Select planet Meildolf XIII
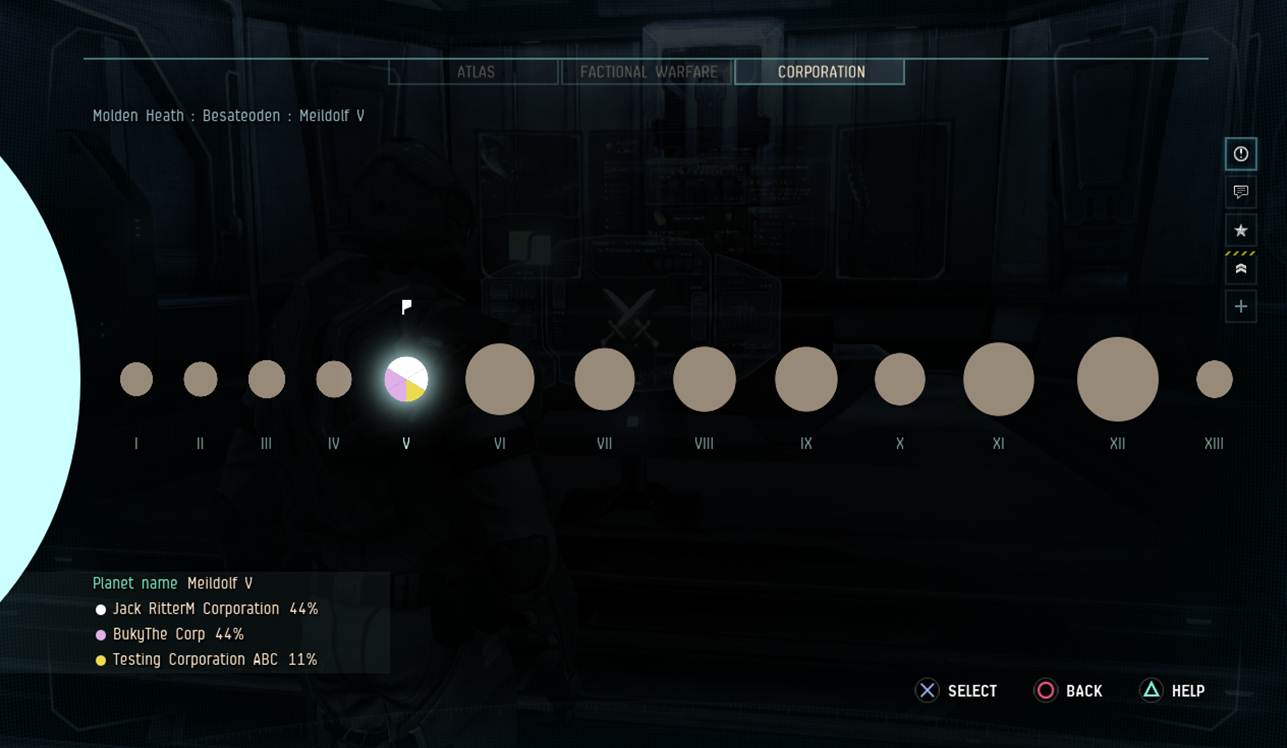Screen dimensions: 1287x748 pyautogui.click(x=1214, y=377)
